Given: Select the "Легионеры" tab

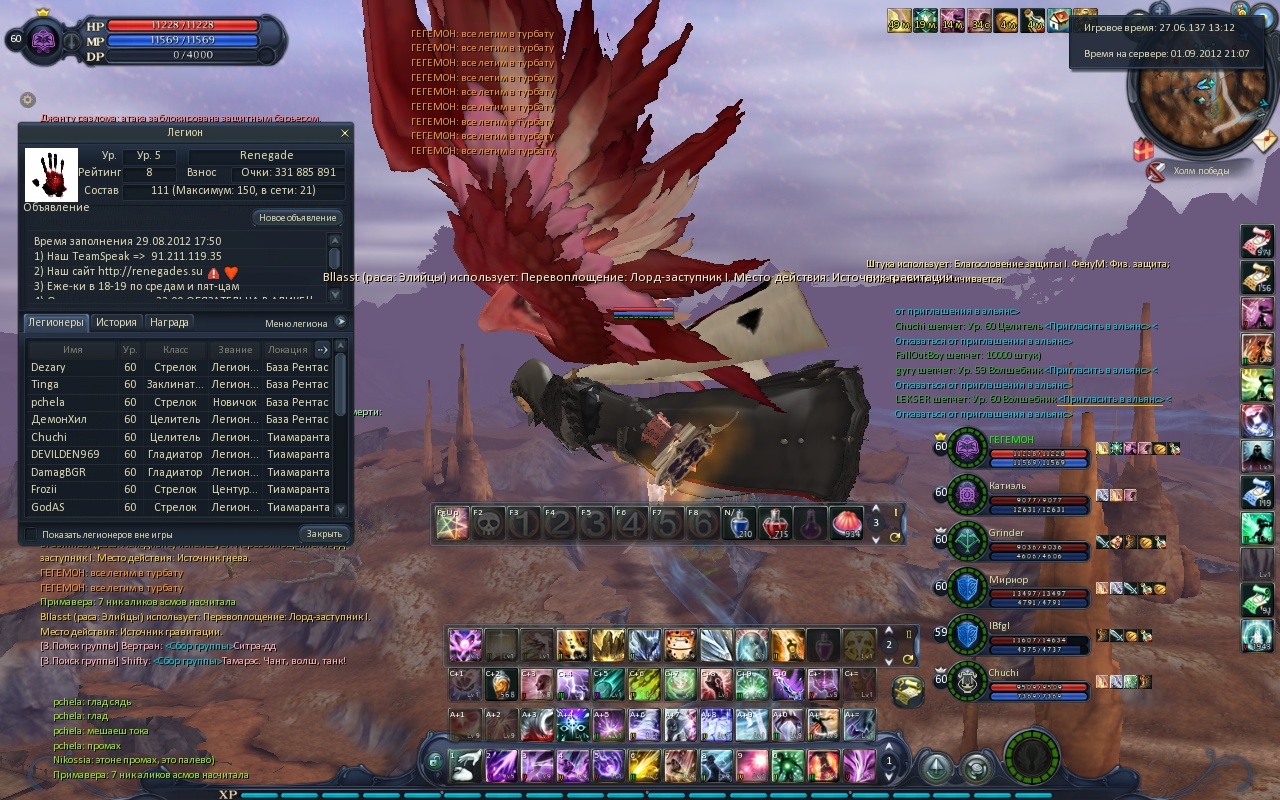Looking at the screenshot, I should pos(56,323).
